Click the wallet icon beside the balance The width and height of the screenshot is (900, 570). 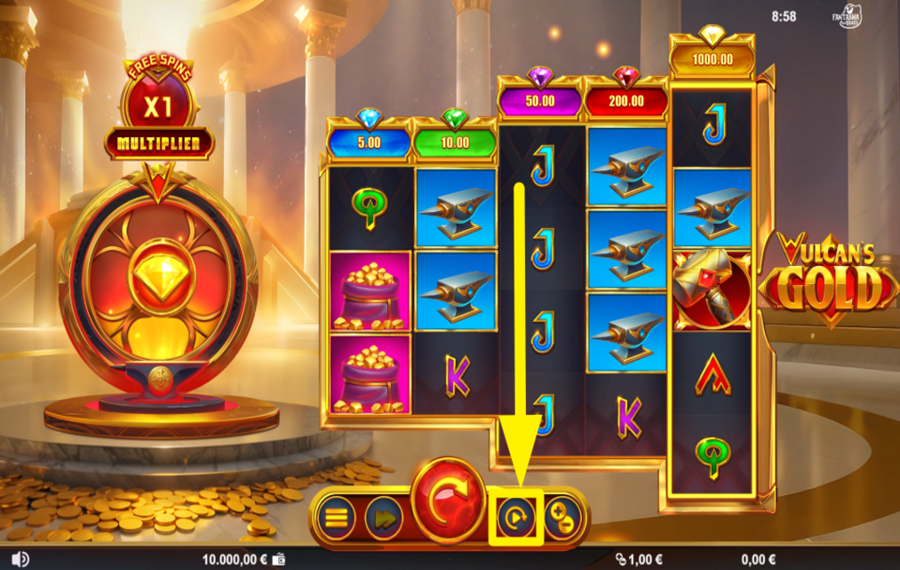pyautogui.click(x=278, y=559)
